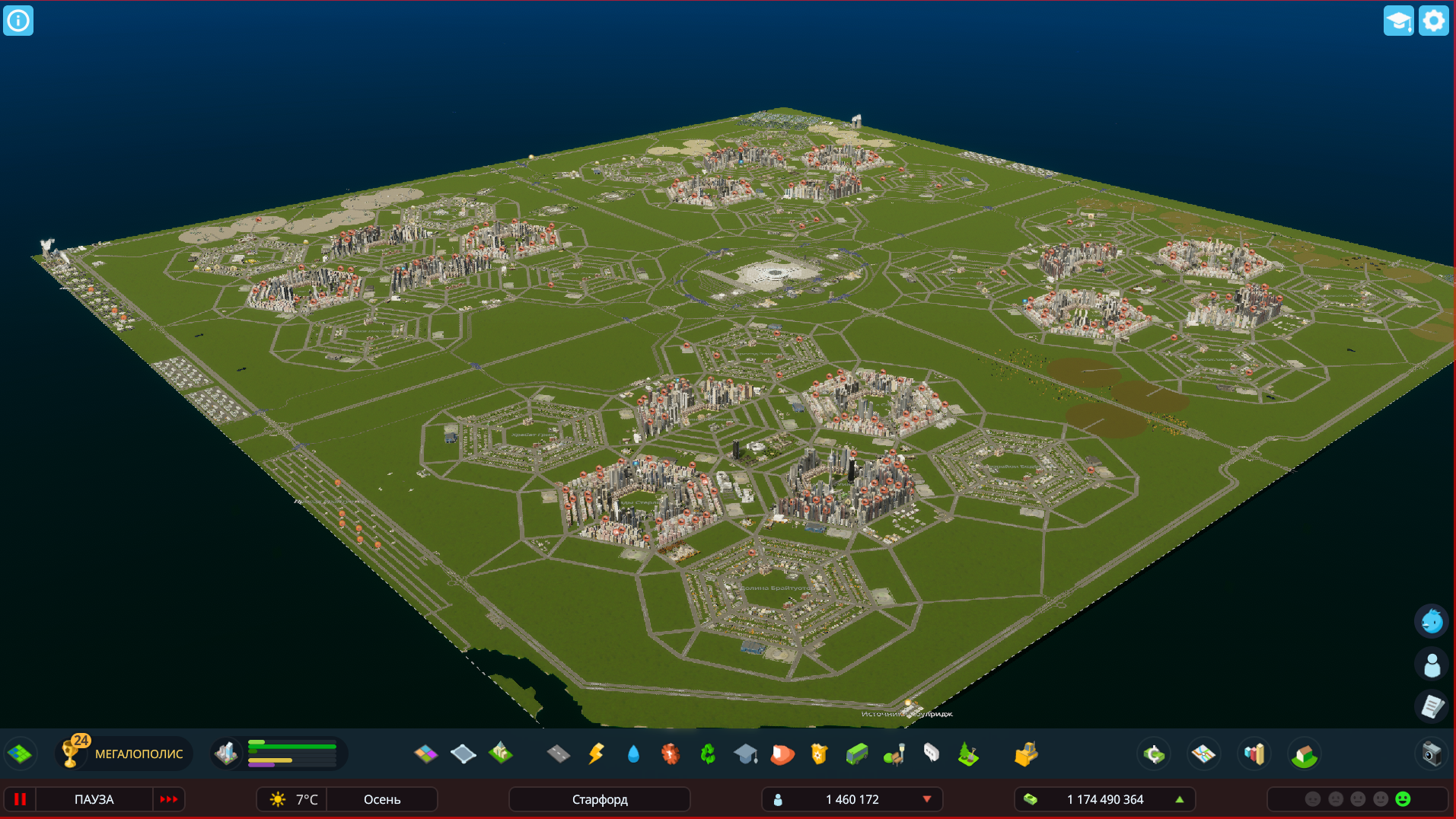Open the МЕГАЛОПОЛИС milestones trophy
The width and height of the screenshot is (1456, 819).
72,754
